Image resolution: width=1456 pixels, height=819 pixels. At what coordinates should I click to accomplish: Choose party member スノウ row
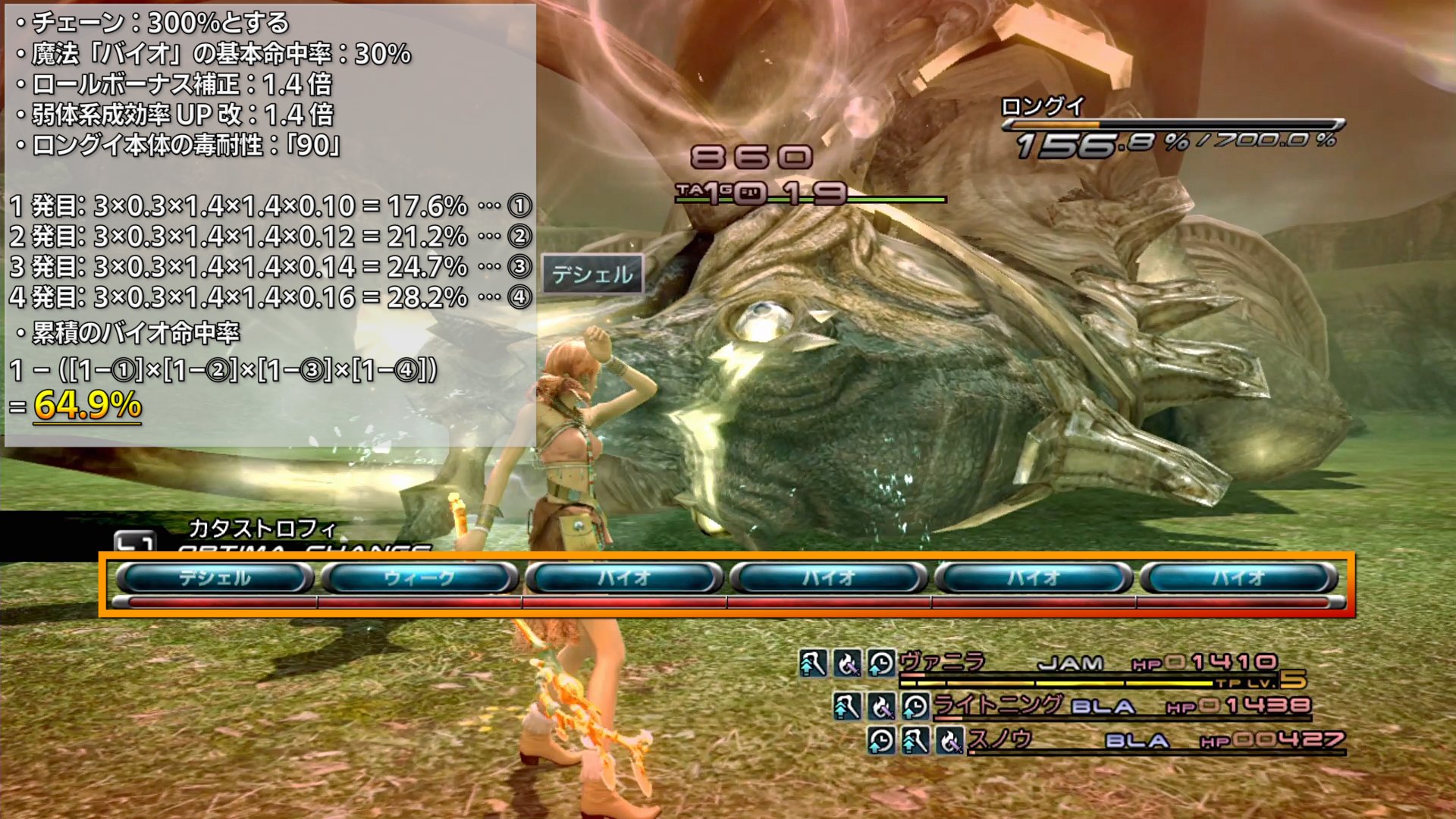(x=999, y=739)
